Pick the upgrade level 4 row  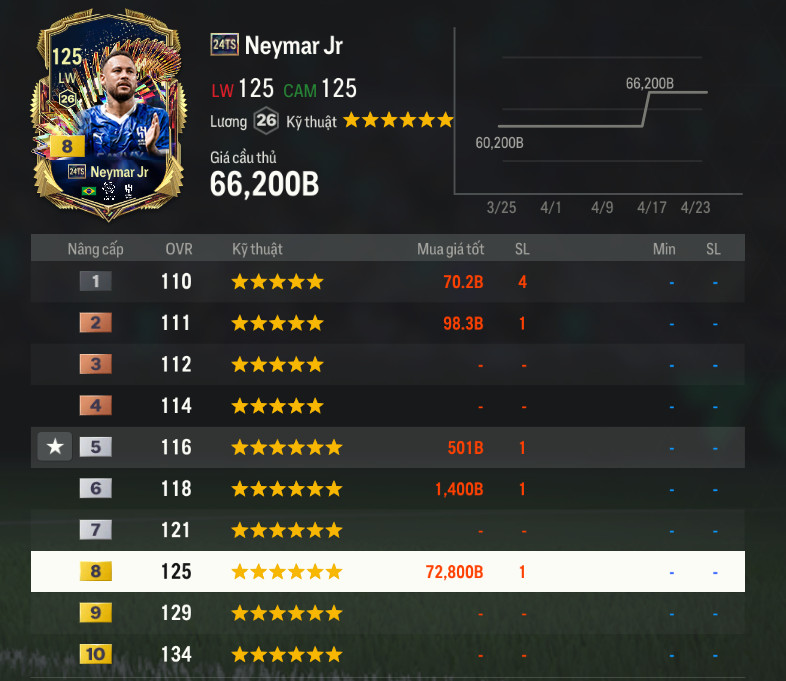click(x=387, y=406)
